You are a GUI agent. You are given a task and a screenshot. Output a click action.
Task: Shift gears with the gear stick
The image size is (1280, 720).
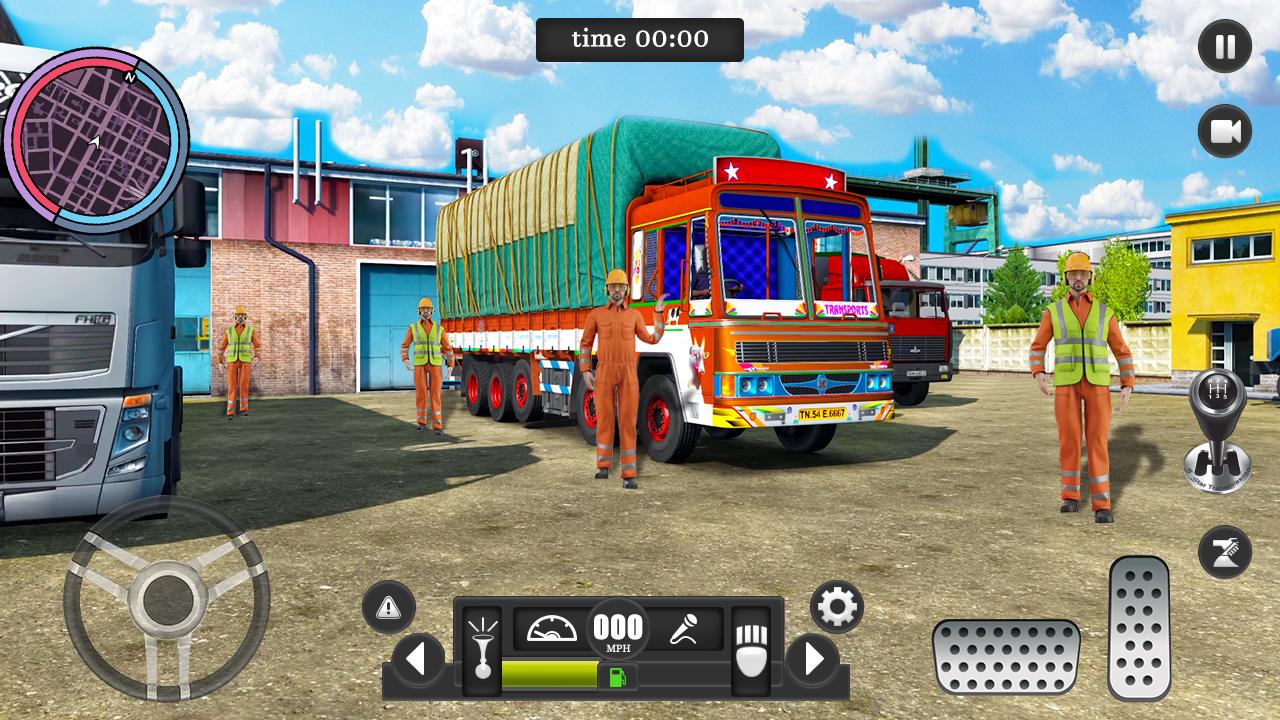[1217, 431]
